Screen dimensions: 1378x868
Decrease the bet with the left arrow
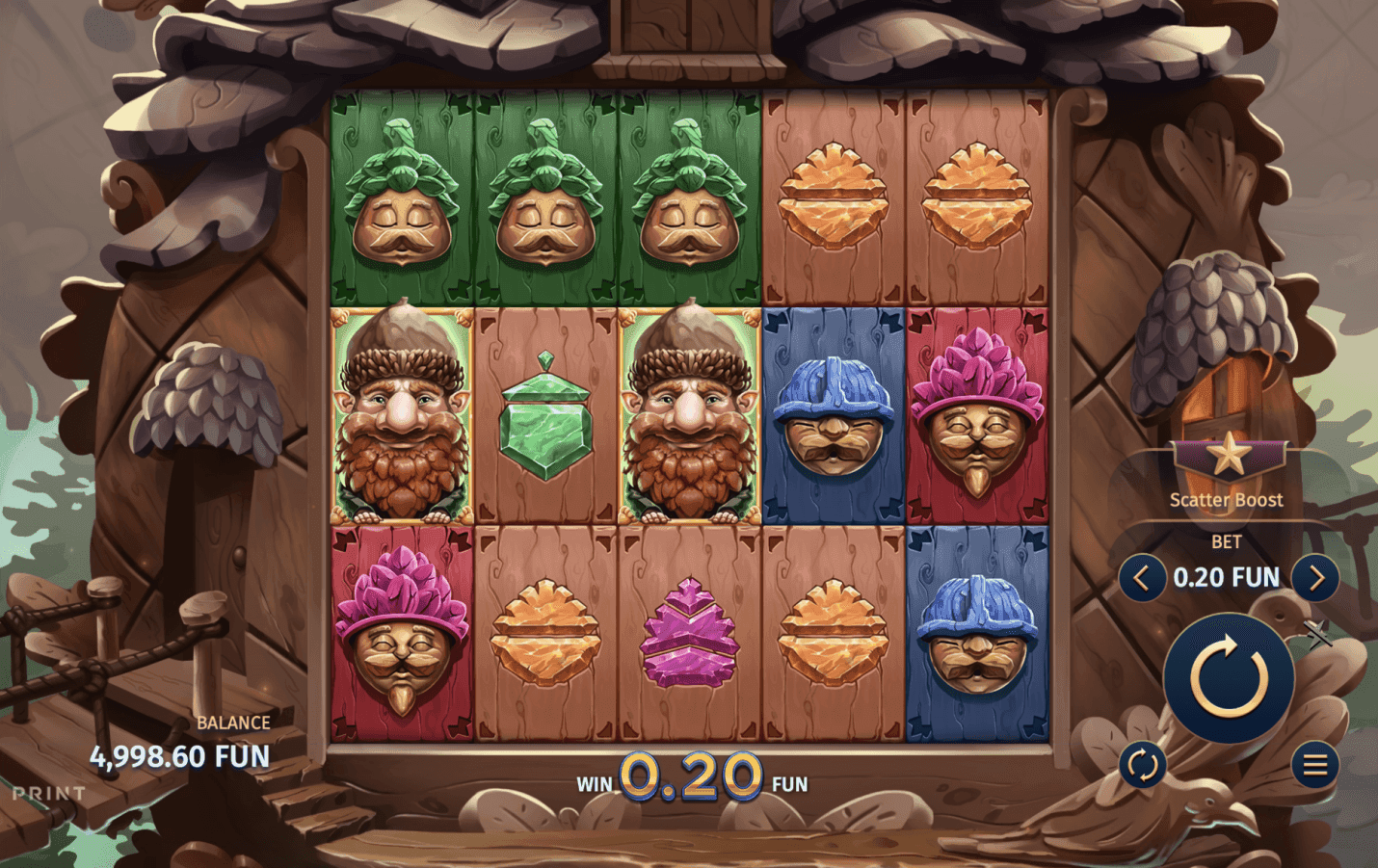pyautogui.click(x=1141, y=578)
